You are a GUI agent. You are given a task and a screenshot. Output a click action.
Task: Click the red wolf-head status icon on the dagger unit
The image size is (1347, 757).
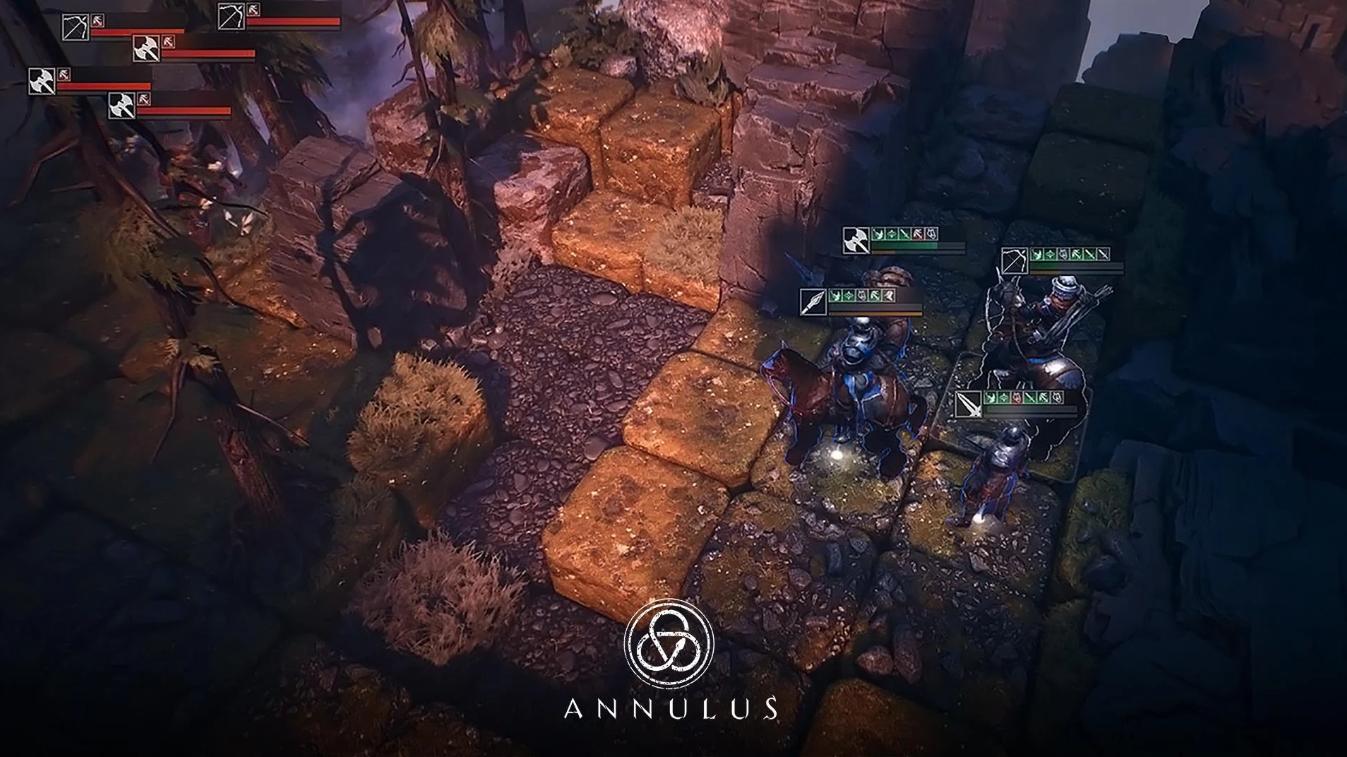coord(1016,398)
